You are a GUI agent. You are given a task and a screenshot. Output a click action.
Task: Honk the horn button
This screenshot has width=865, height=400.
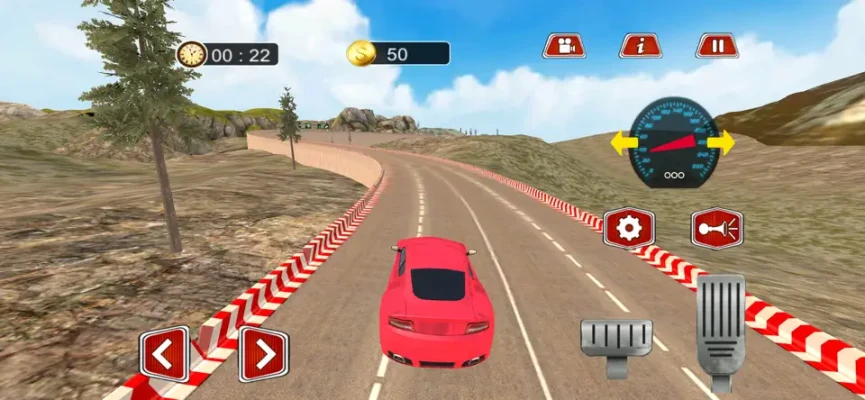716,229
